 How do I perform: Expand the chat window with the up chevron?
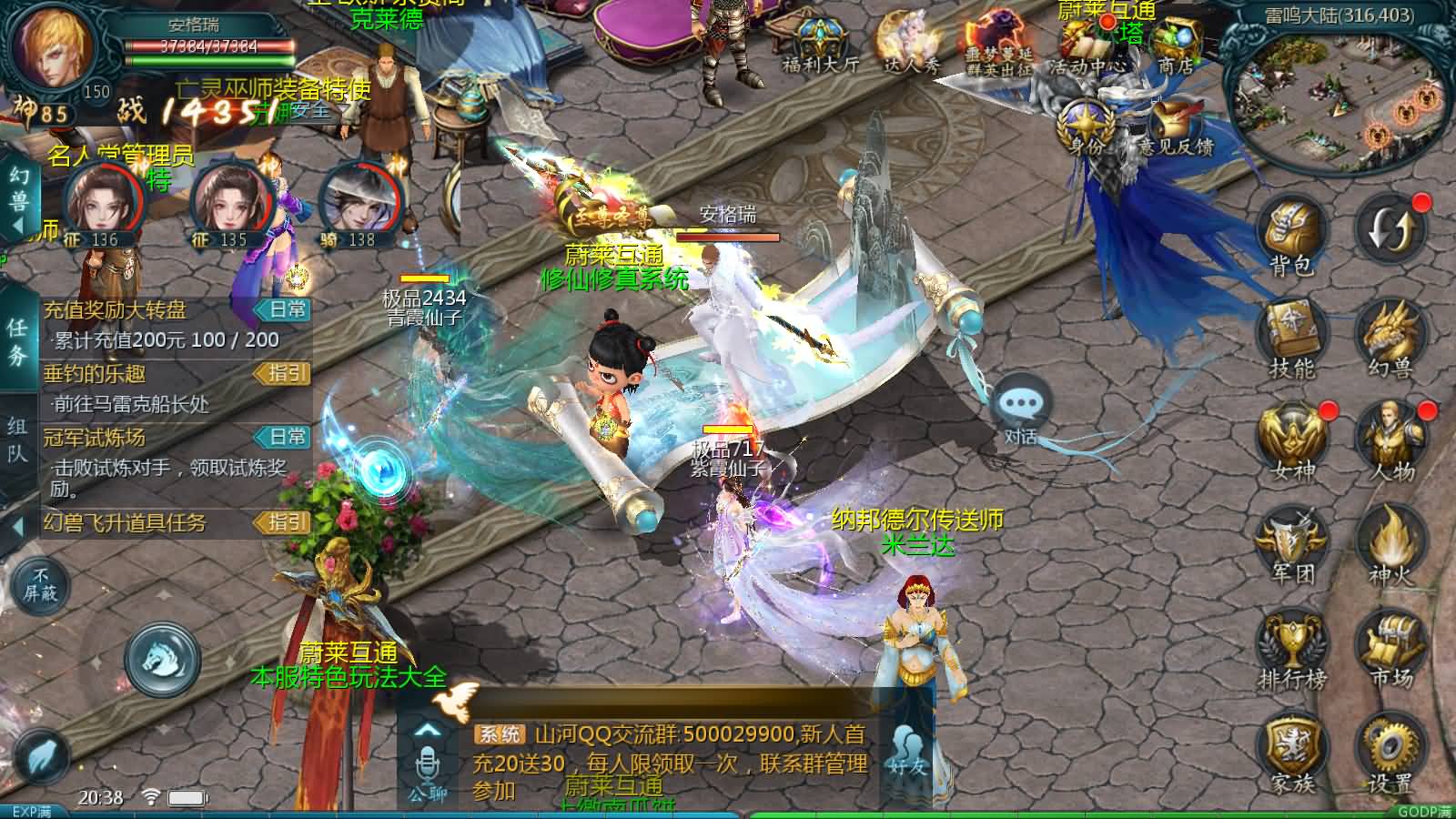pos(426,728)
